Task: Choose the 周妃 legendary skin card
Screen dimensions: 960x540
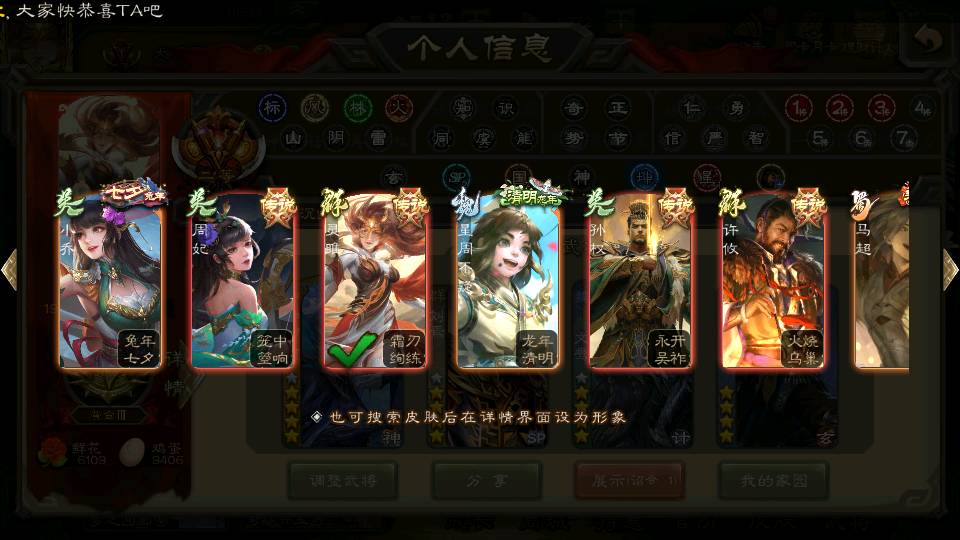Action: (243, 282)
